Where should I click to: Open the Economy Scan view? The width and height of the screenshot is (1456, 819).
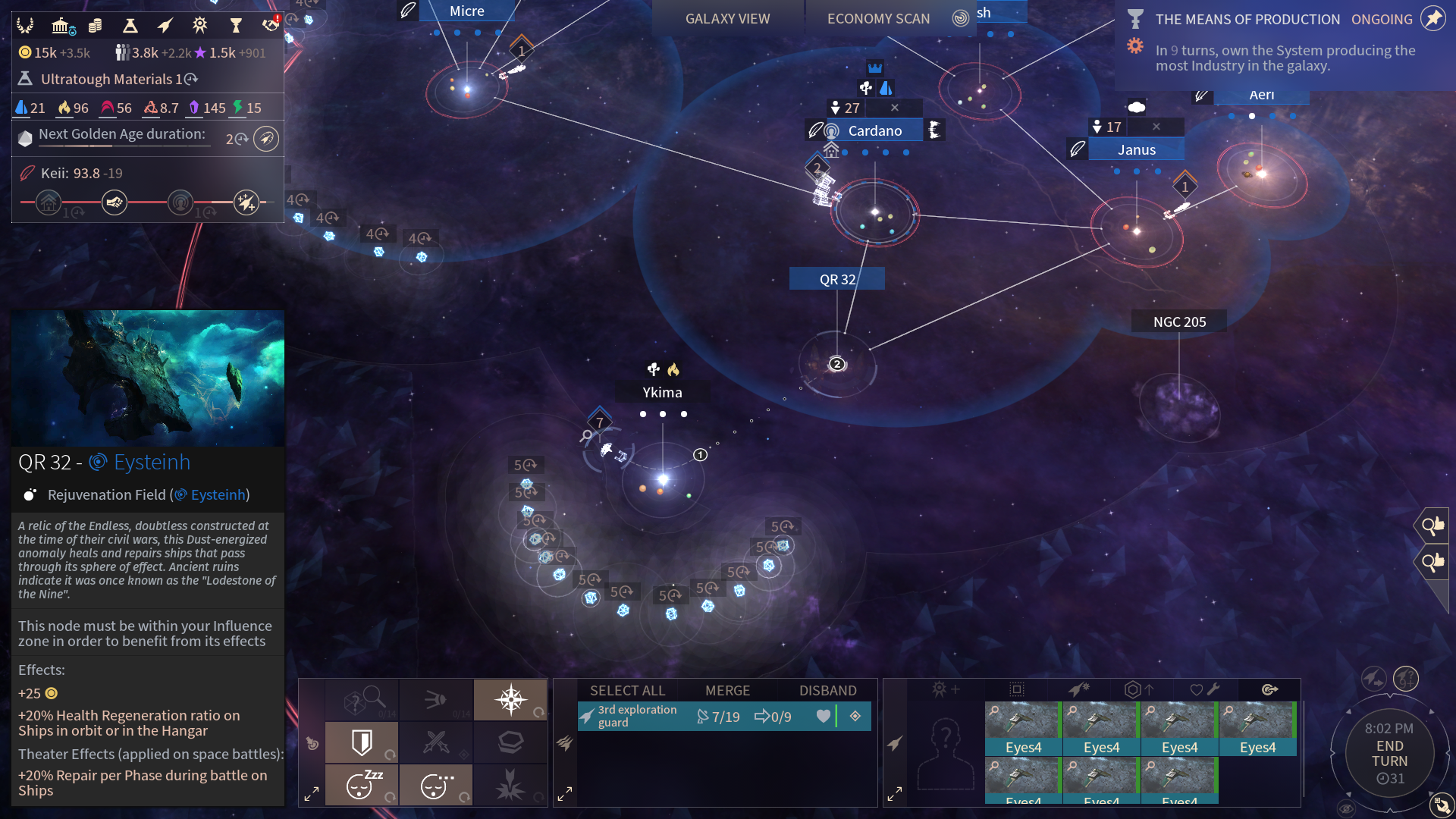[x=878, y=19]
